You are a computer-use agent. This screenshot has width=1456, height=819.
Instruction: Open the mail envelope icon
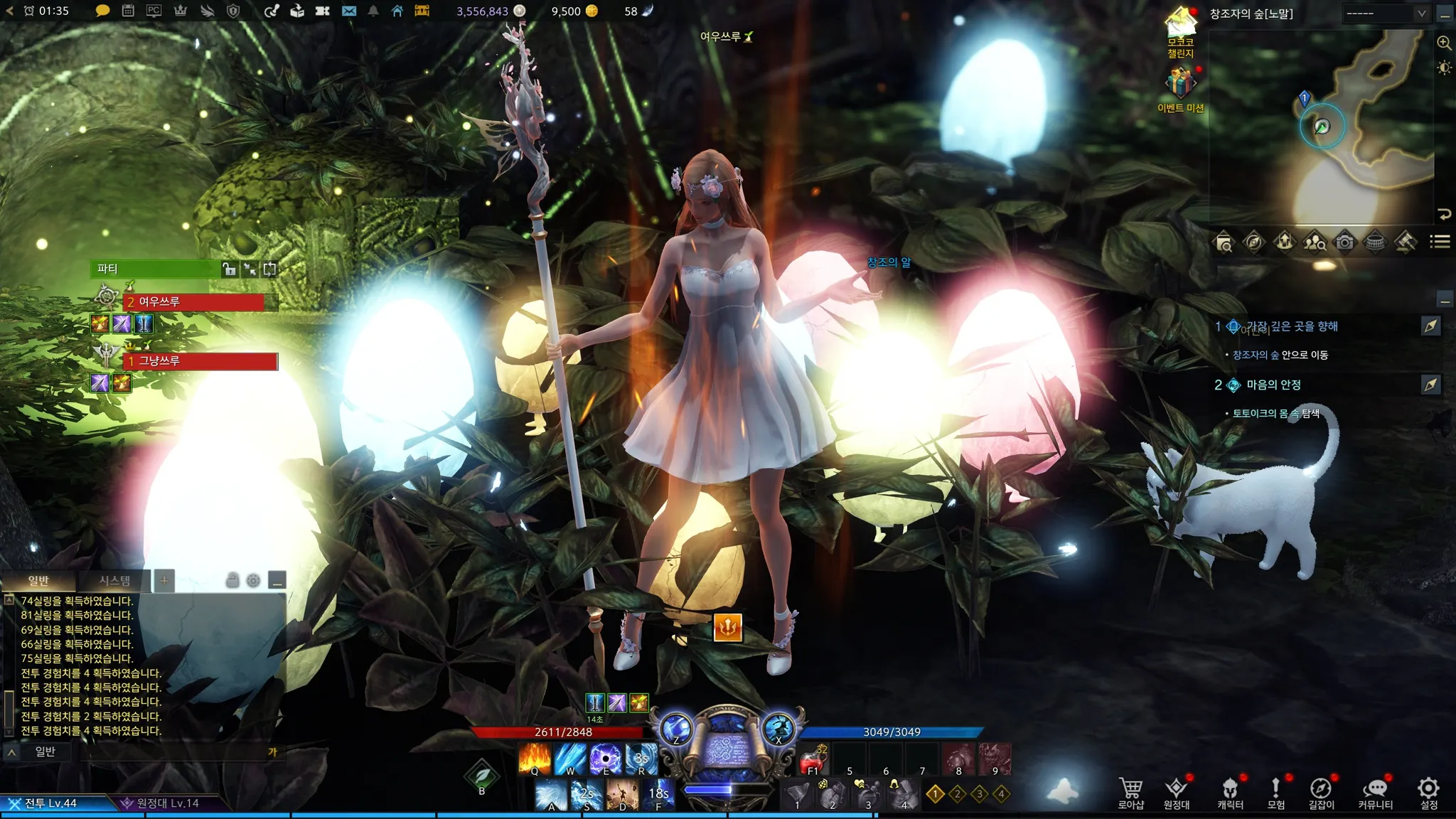[x=348, y=11]
